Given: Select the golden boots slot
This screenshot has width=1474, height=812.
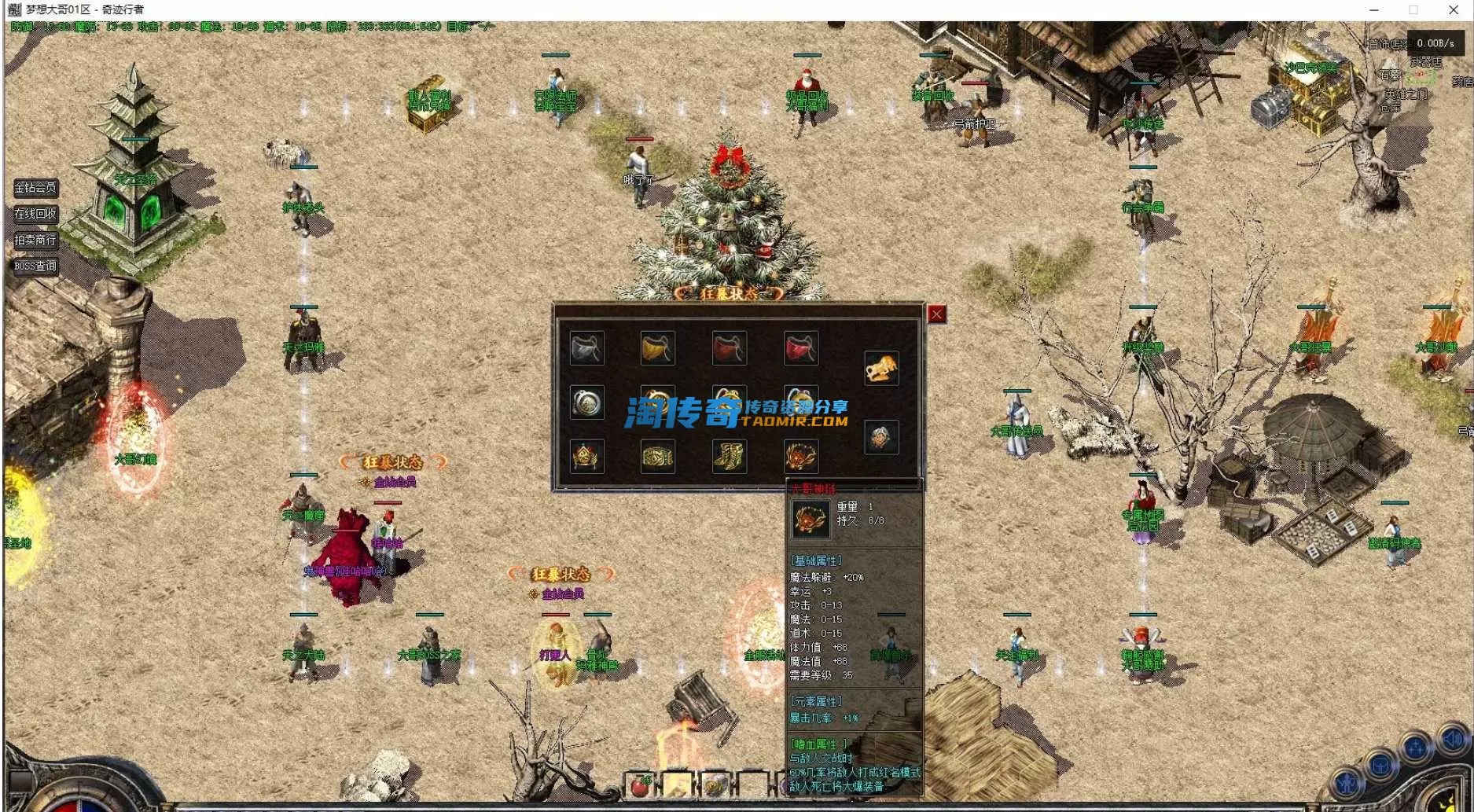Looking at the screenshot, I should (729, 456).
